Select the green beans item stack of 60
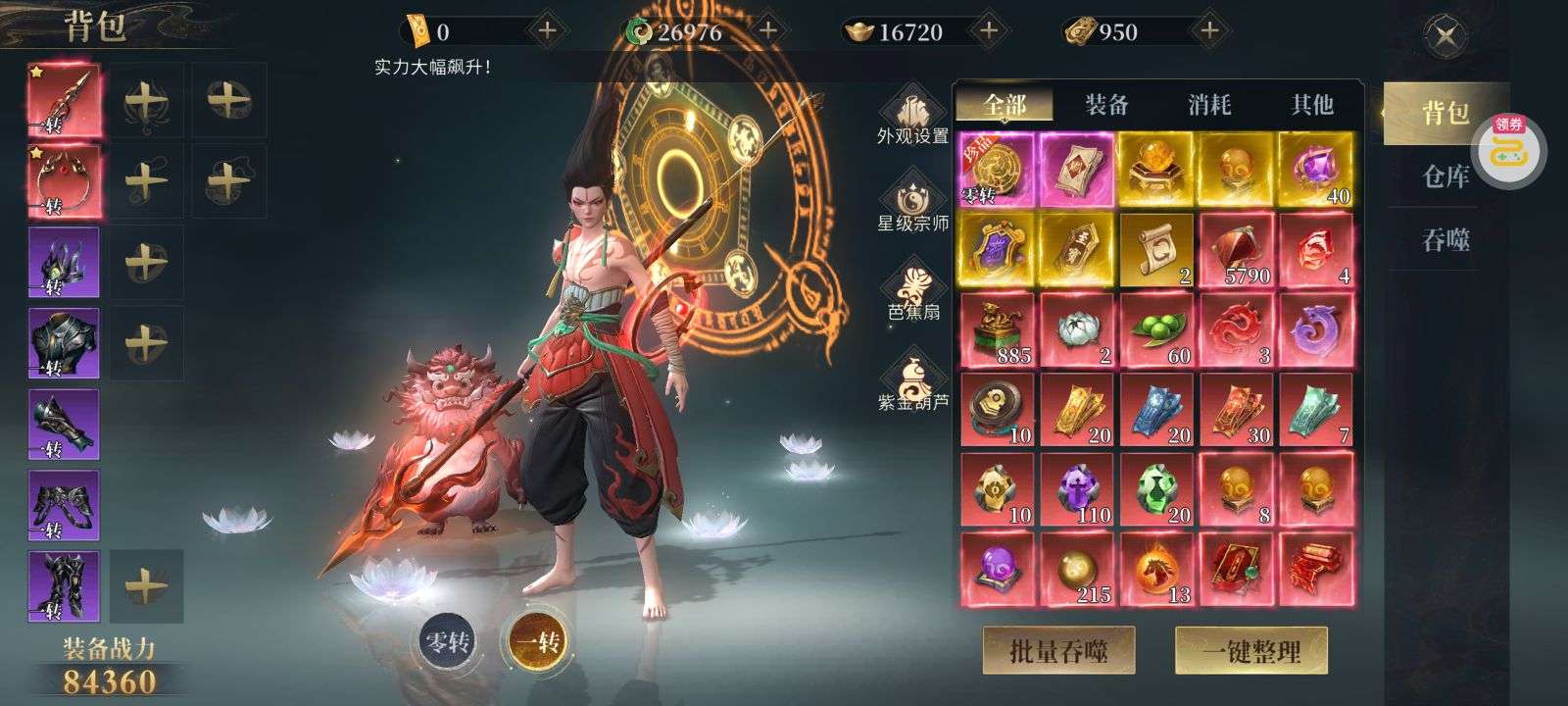The width and height of the screenshot is (1568, 706). tap(1156, 329)
